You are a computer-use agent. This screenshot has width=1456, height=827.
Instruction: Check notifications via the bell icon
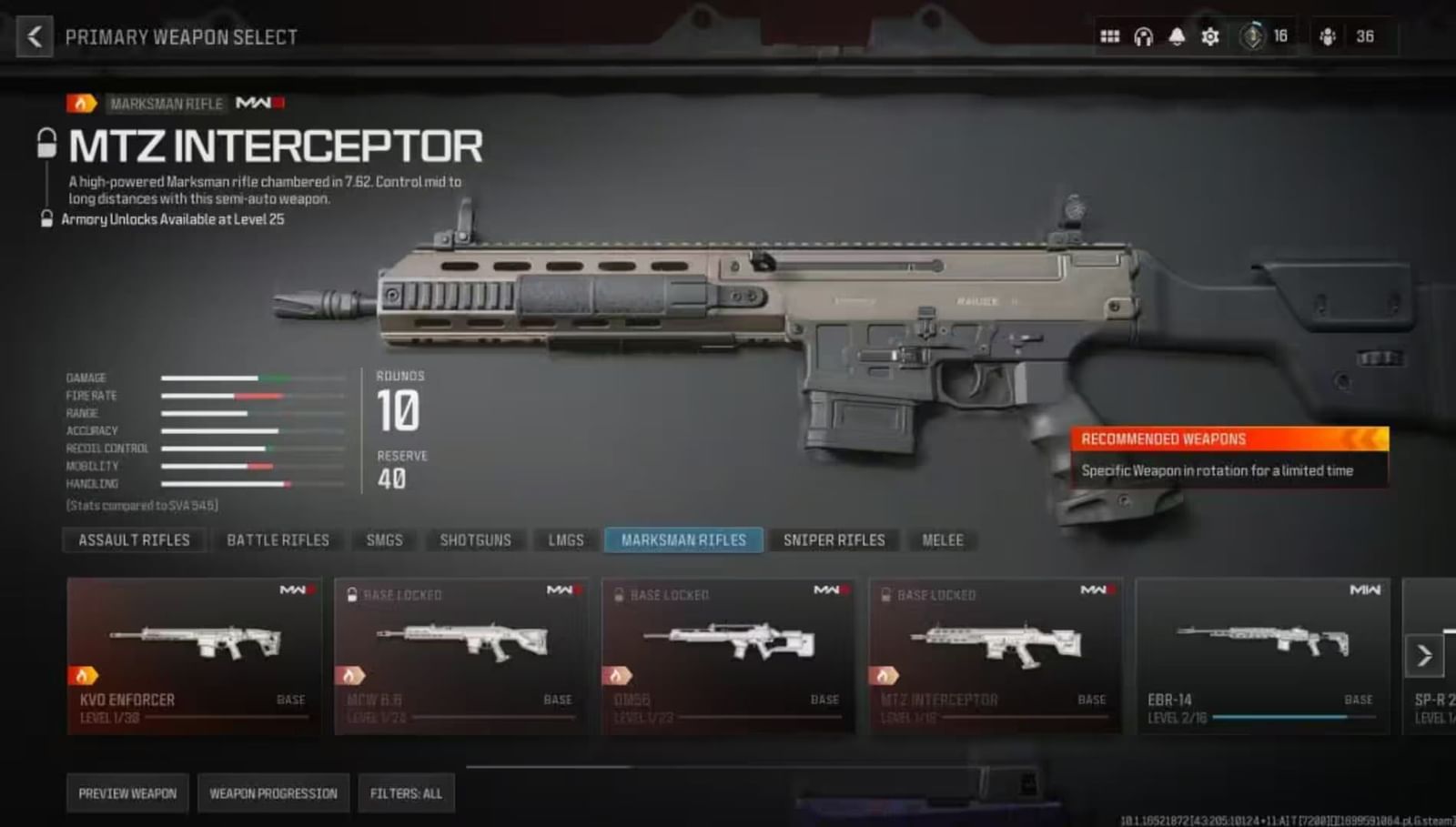(x=1178, y=36)
